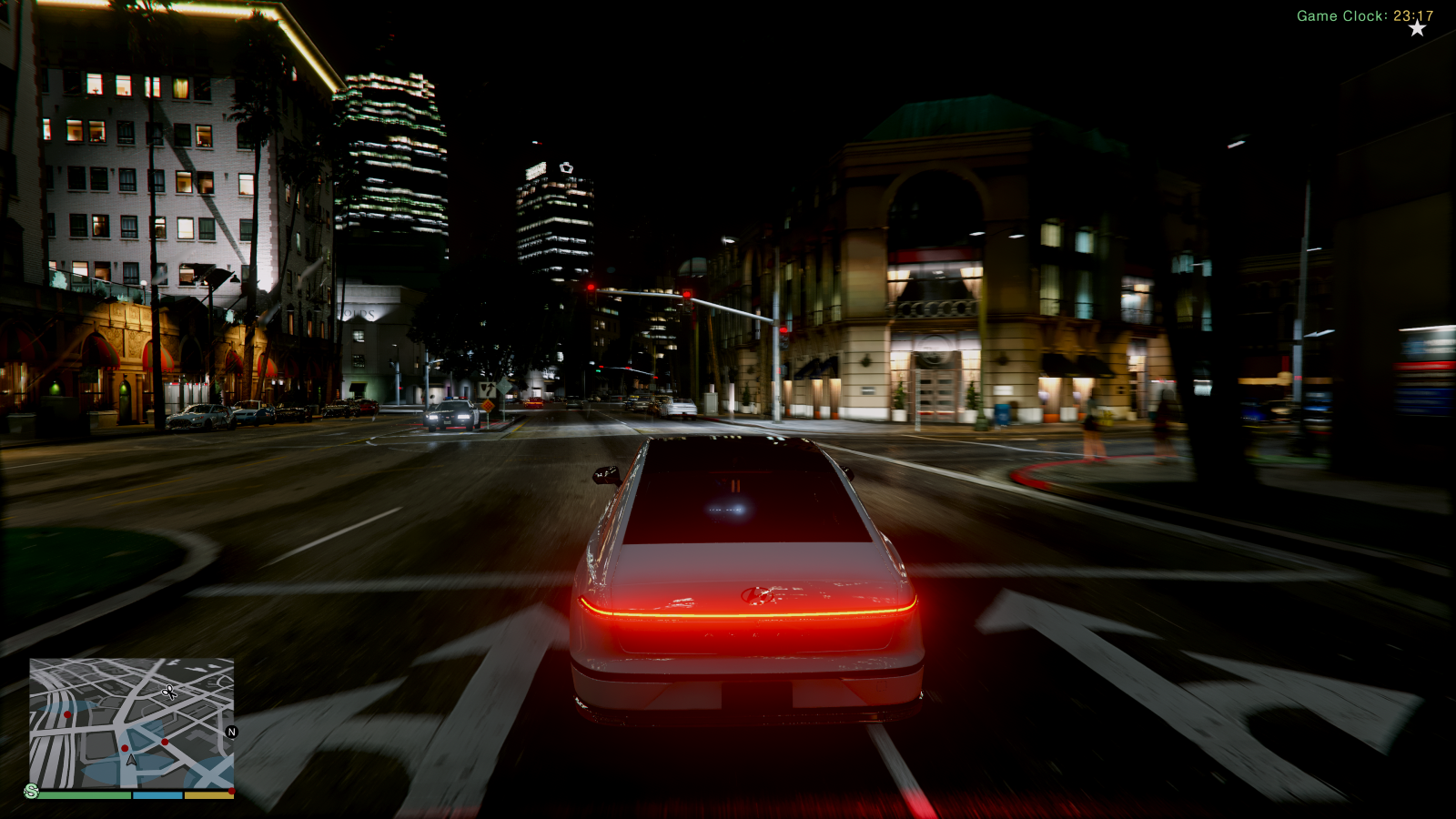Select the player arrow marker on the minimap
Screen dimensions: 1456x819
[x=131, y=761]
